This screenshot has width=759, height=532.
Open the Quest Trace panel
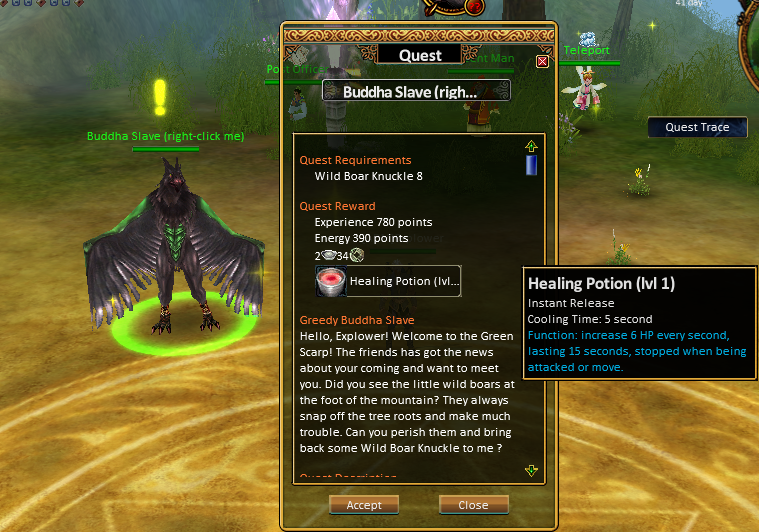[697, 127]
